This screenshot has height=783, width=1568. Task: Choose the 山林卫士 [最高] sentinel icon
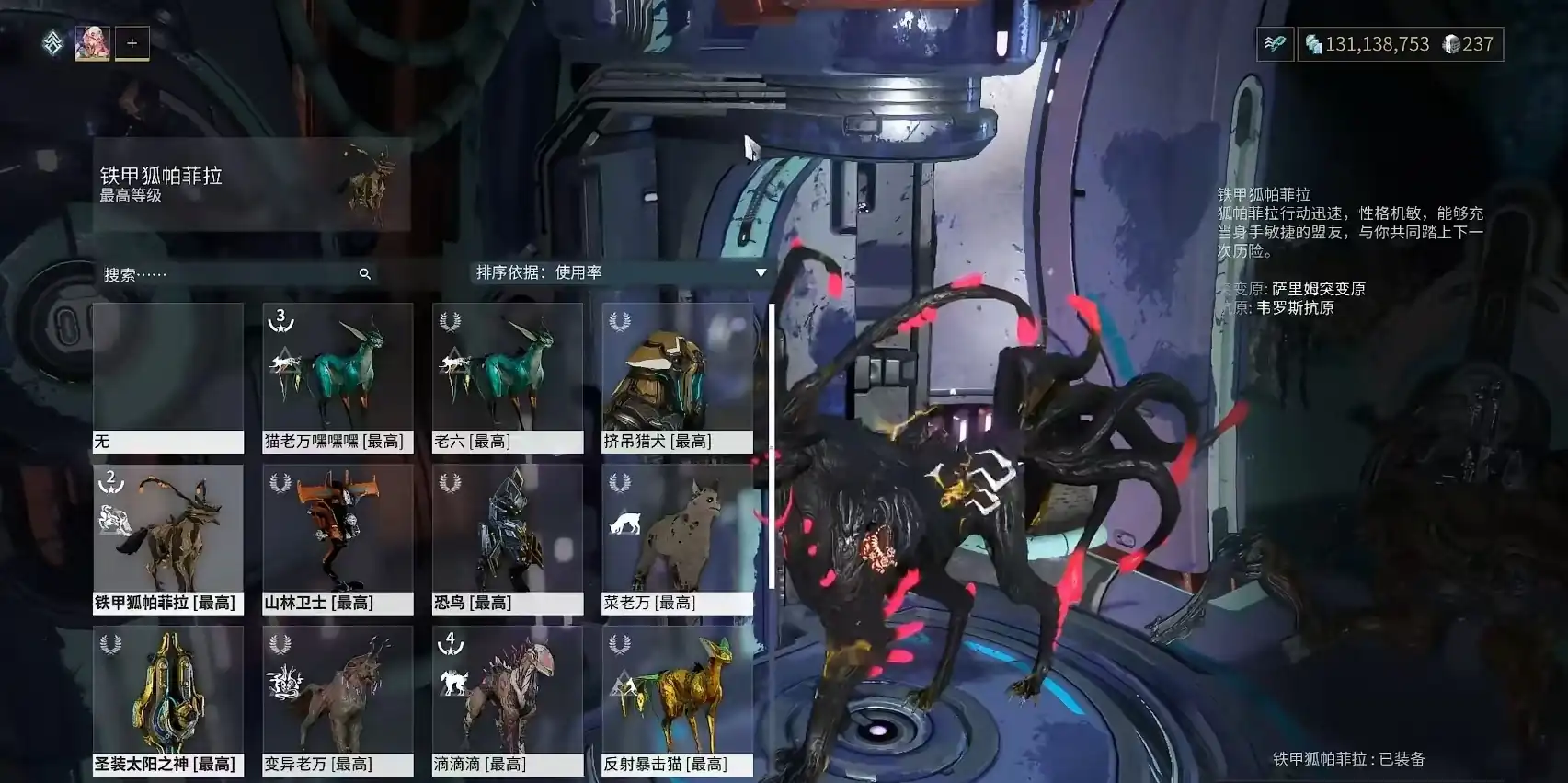point(338,534)
